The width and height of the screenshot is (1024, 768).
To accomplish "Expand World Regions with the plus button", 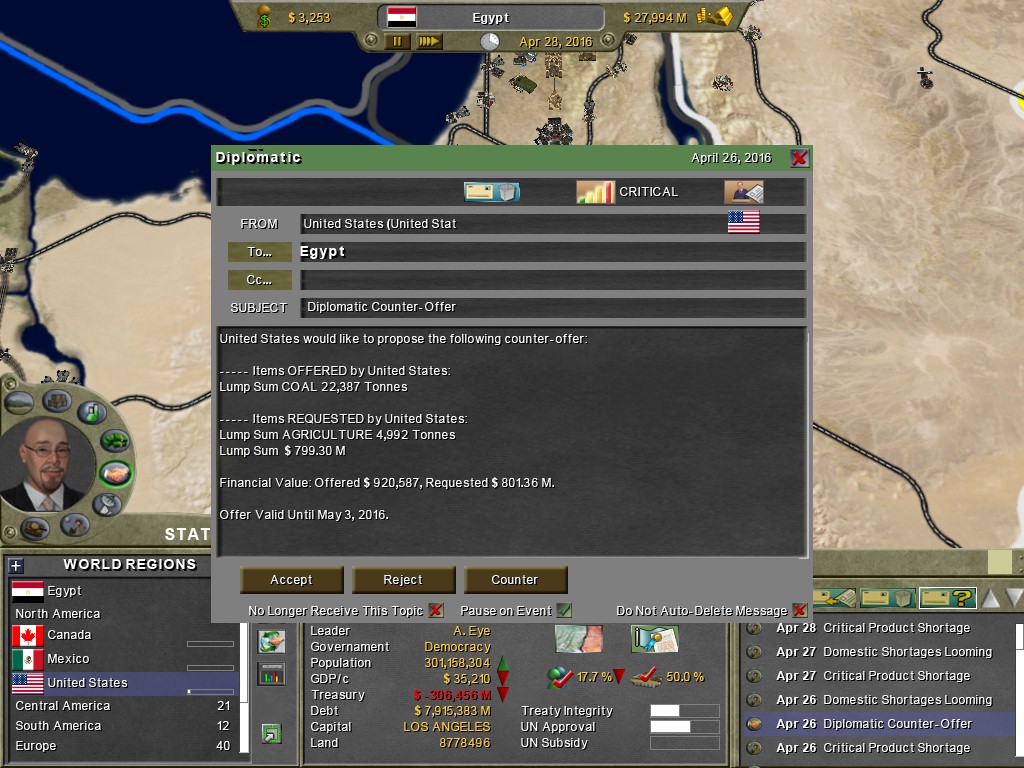I will pyautogui.click(x=15, y=565).
